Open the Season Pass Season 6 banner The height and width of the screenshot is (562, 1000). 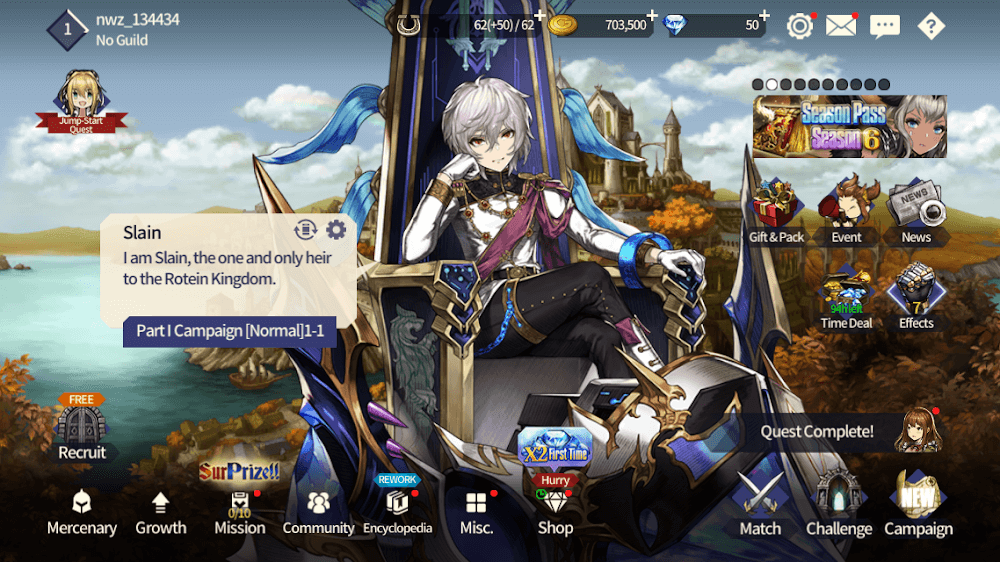coord(849,127)
